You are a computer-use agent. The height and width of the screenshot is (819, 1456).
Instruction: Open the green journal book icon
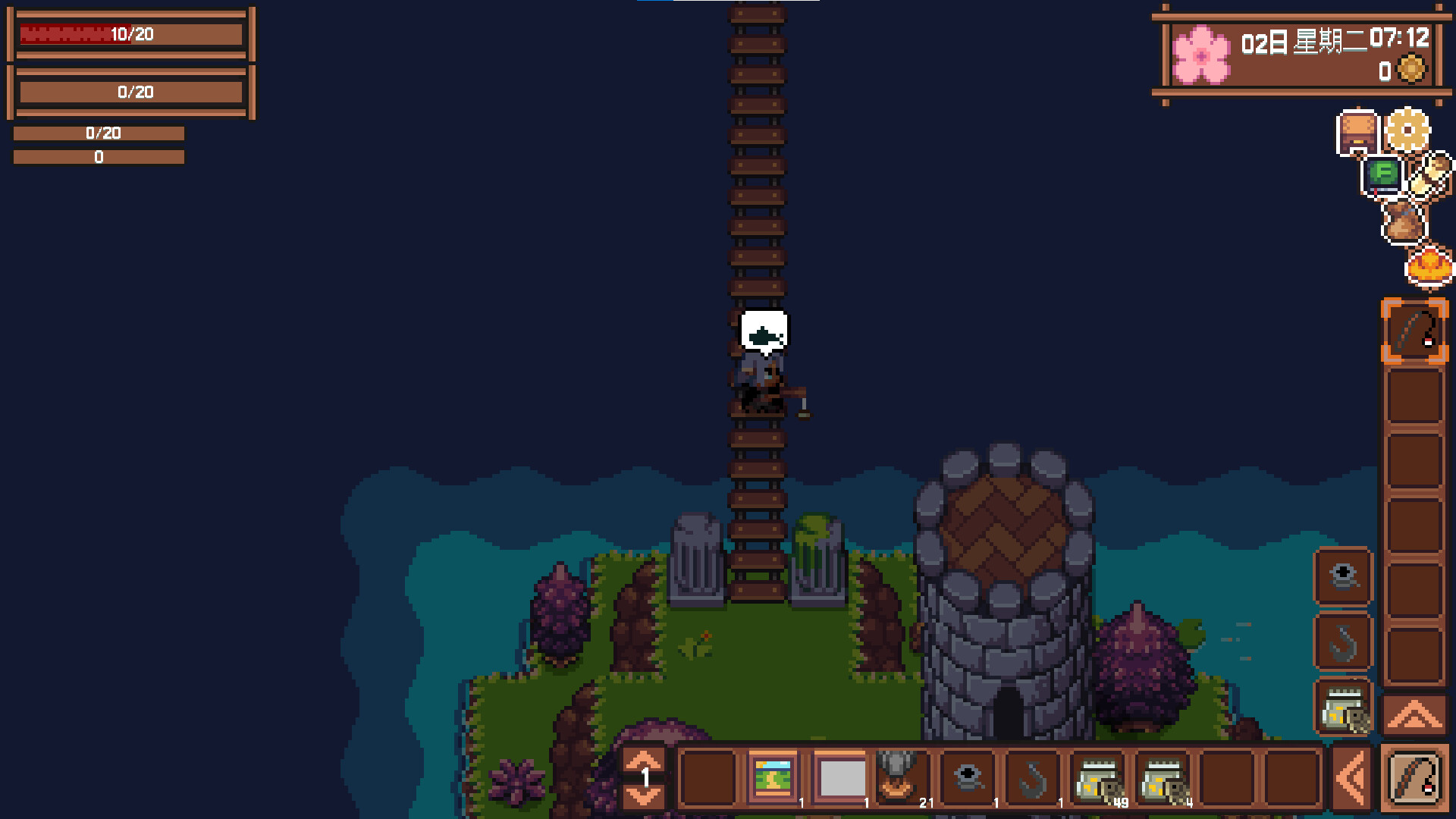point(1382,176)
